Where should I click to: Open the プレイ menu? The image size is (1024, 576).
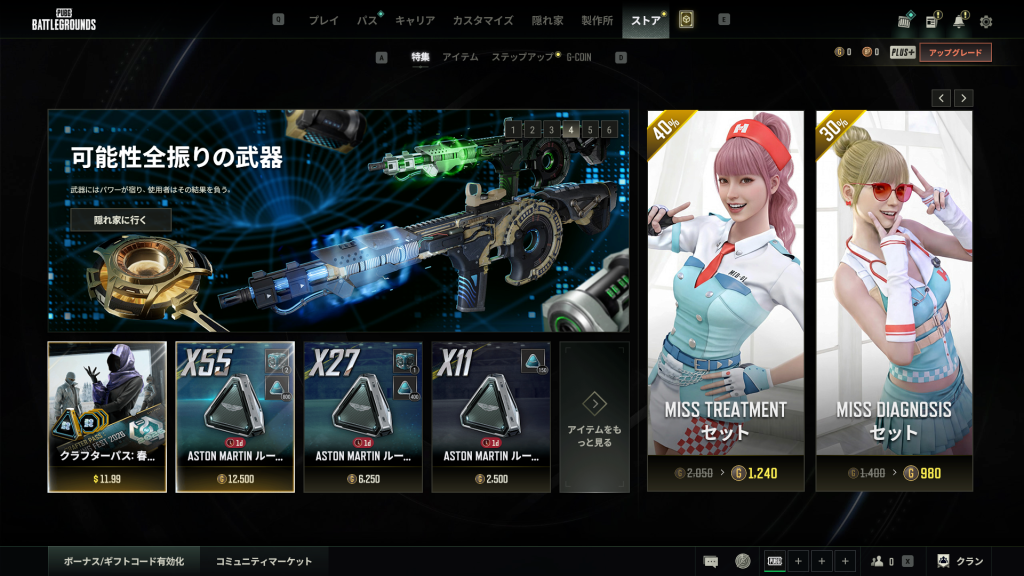[323, 20]
